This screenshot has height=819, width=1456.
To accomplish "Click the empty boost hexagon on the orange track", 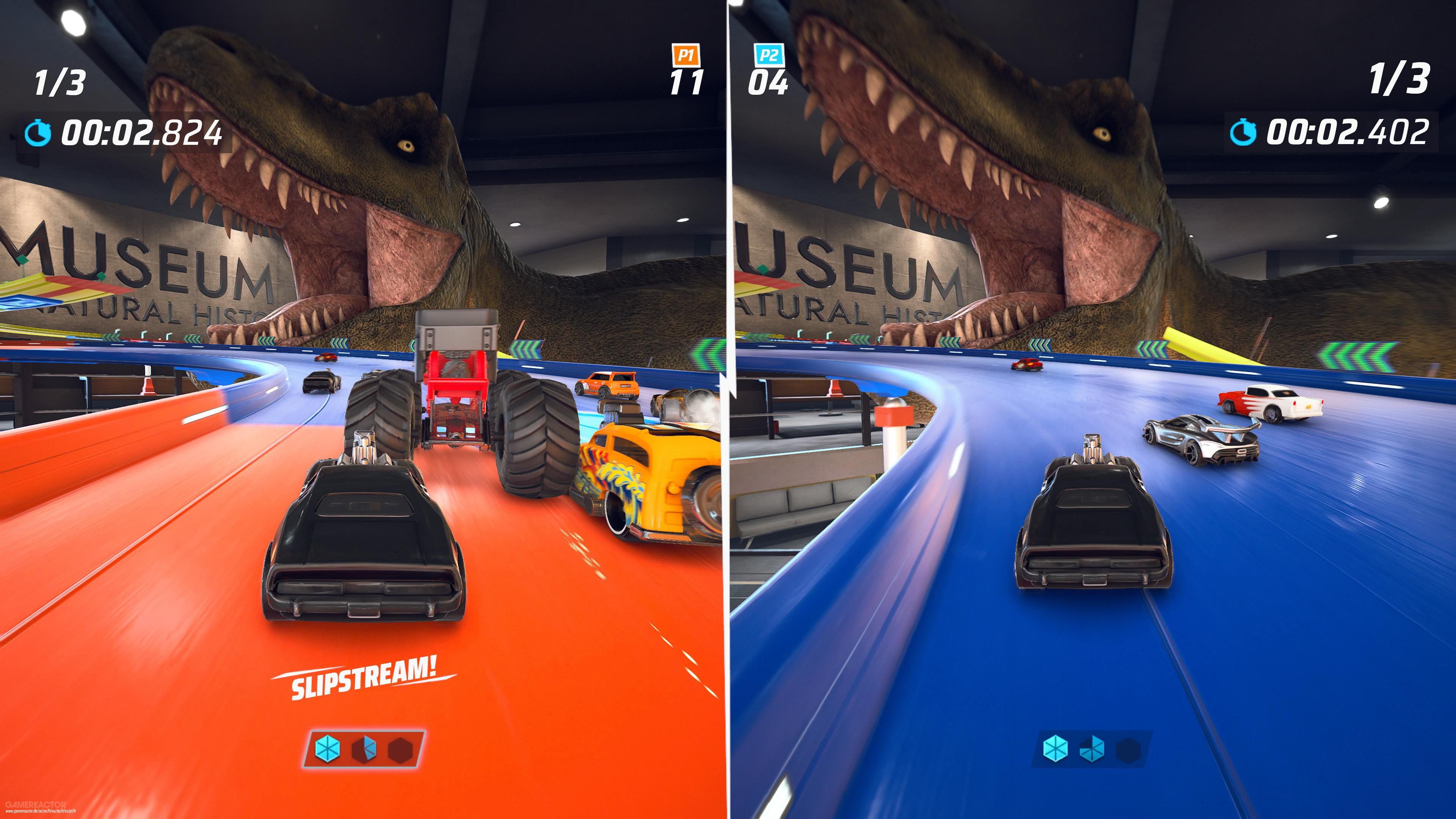I will (x=401, y=750).
